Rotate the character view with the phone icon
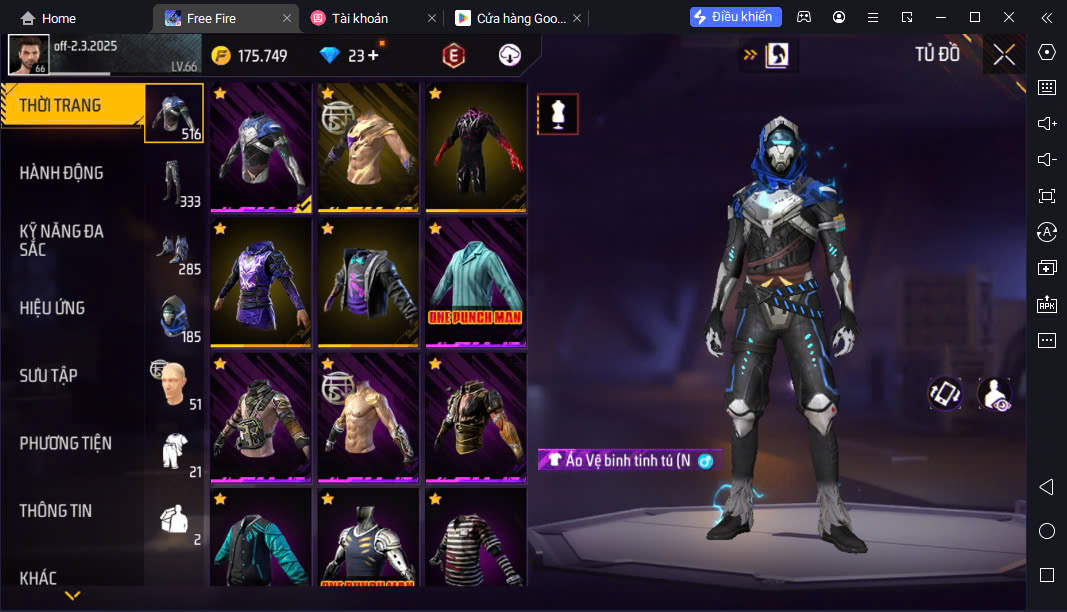The image size is (1067, 612). click(945, 393)
